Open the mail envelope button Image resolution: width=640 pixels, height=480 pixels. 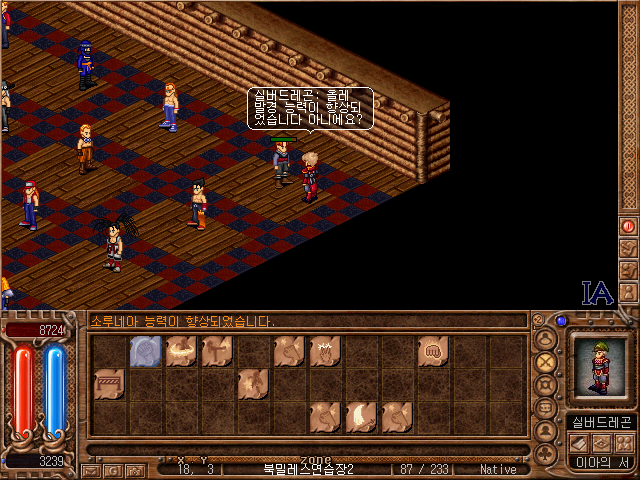coord(91,470)
